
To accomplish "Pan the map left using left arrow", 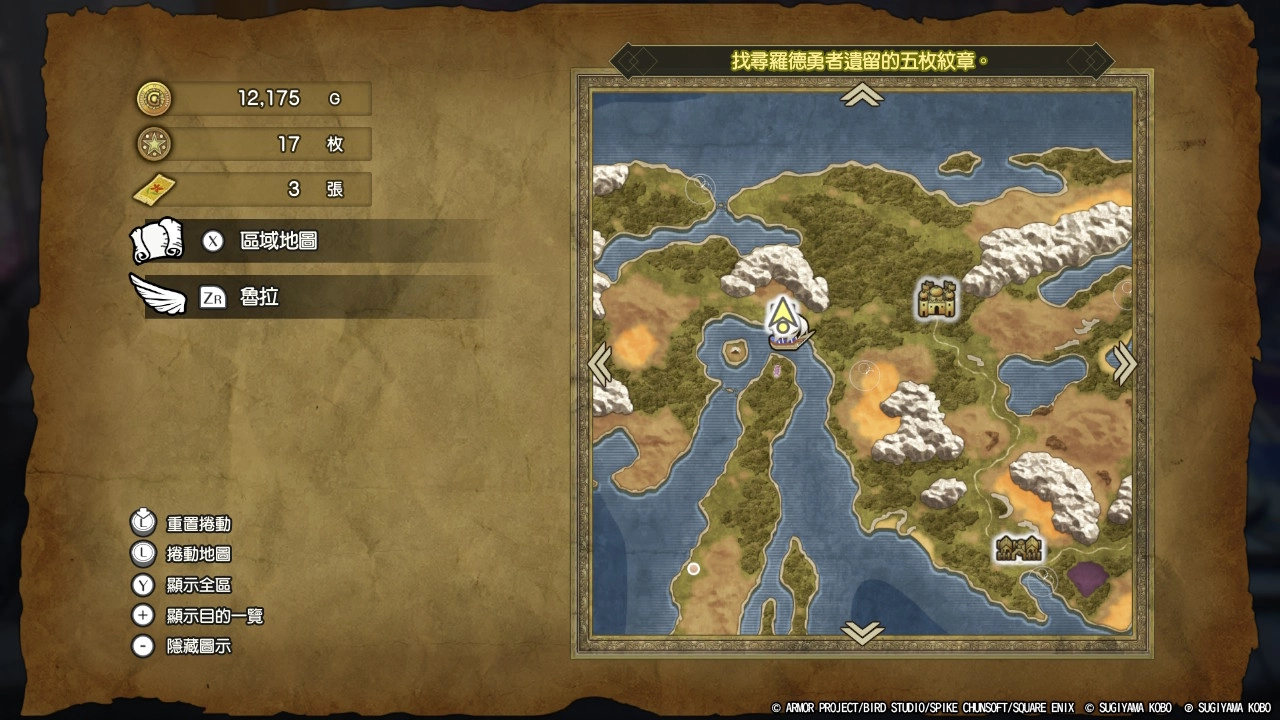I will point(601,364).
